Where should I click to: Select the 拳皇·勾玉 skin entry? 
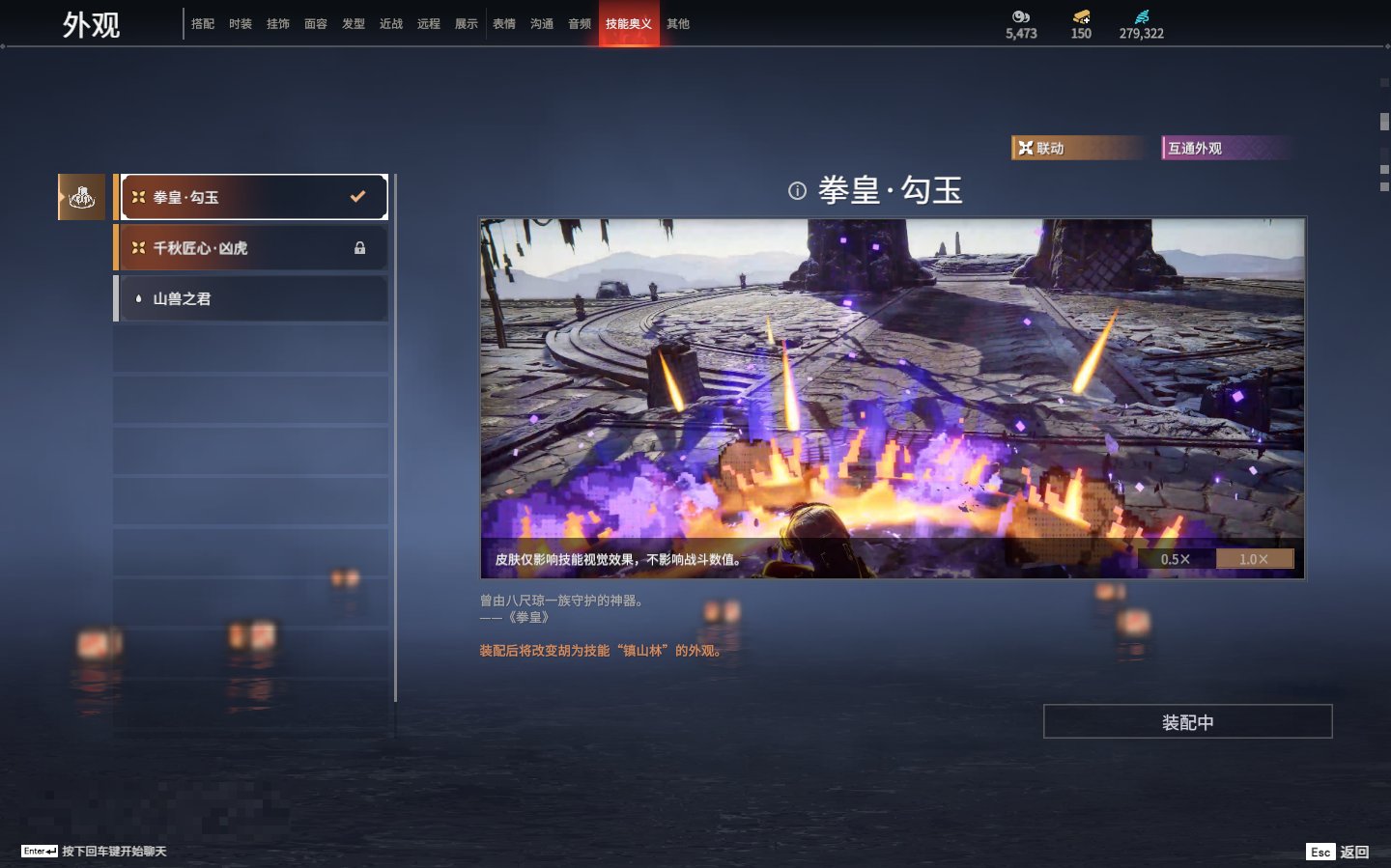click(x=251, y=197)
